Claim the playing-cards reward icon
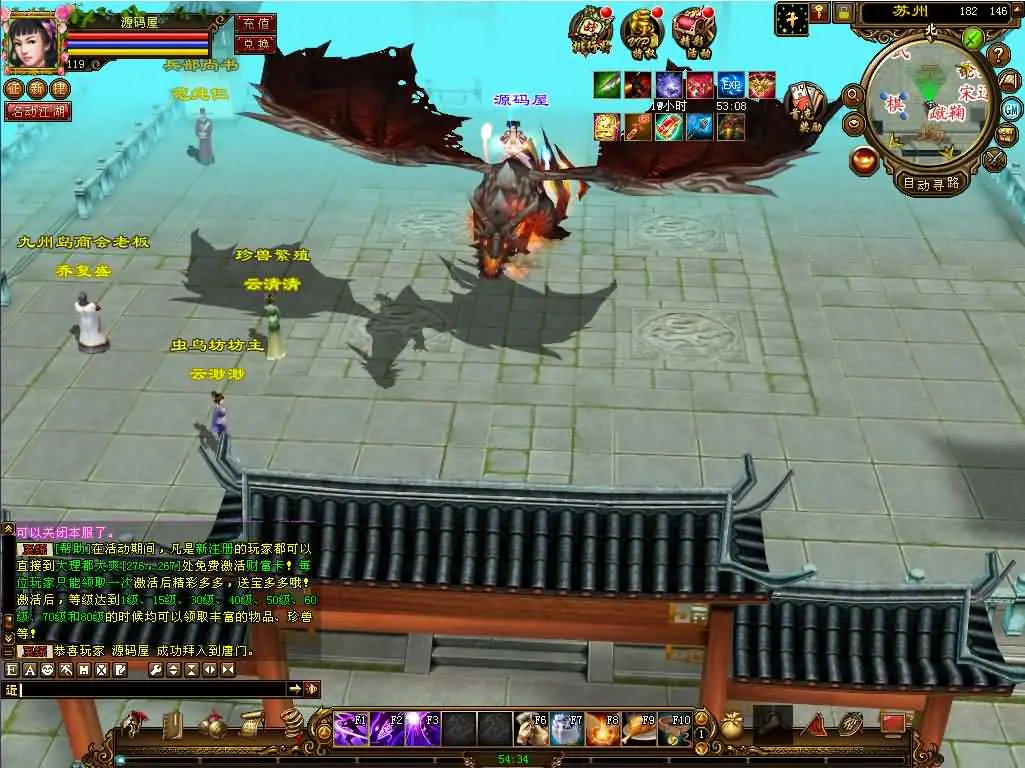This screenshot has height=768, width=1025. tap(805, 102)
